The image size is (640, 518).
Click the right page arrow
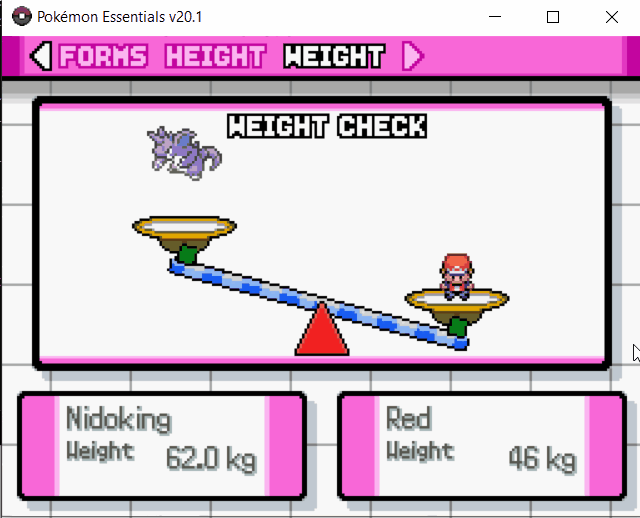pos(412,57)
